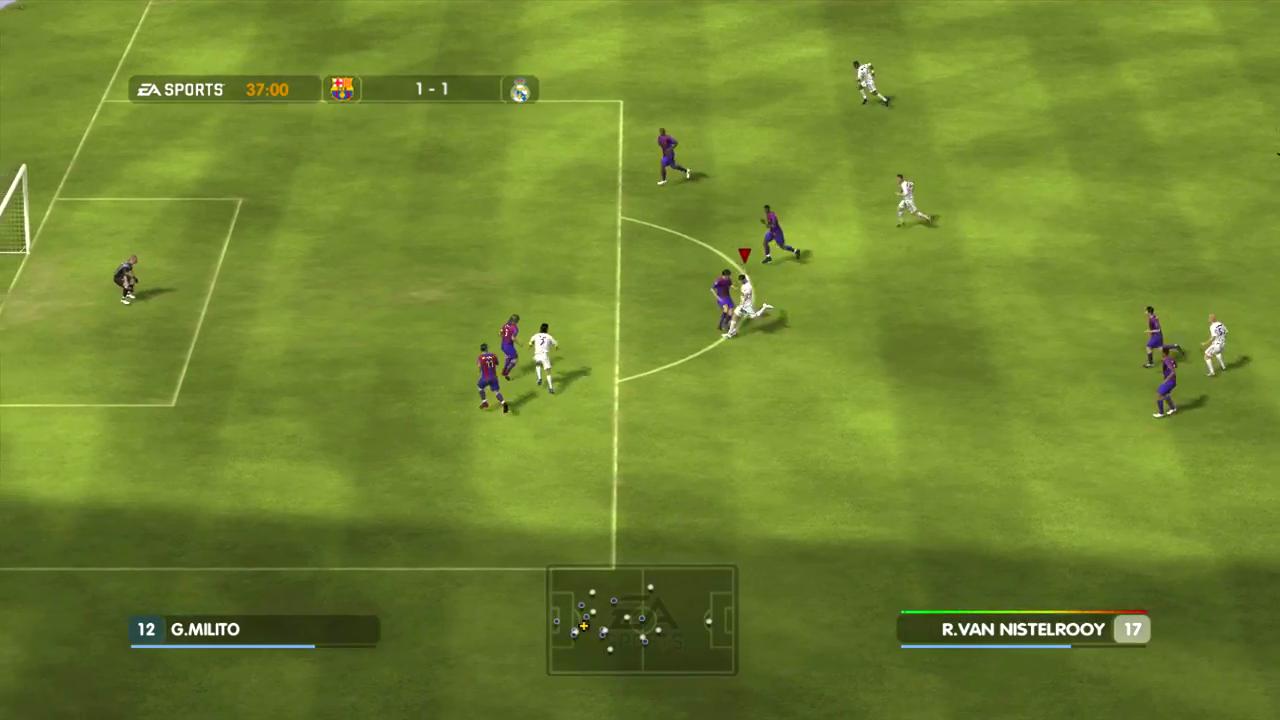The height and width of the screenshot is (720, 1280).
Task: Toggle the match clock showing 37:00
Action: coord(266,89)
